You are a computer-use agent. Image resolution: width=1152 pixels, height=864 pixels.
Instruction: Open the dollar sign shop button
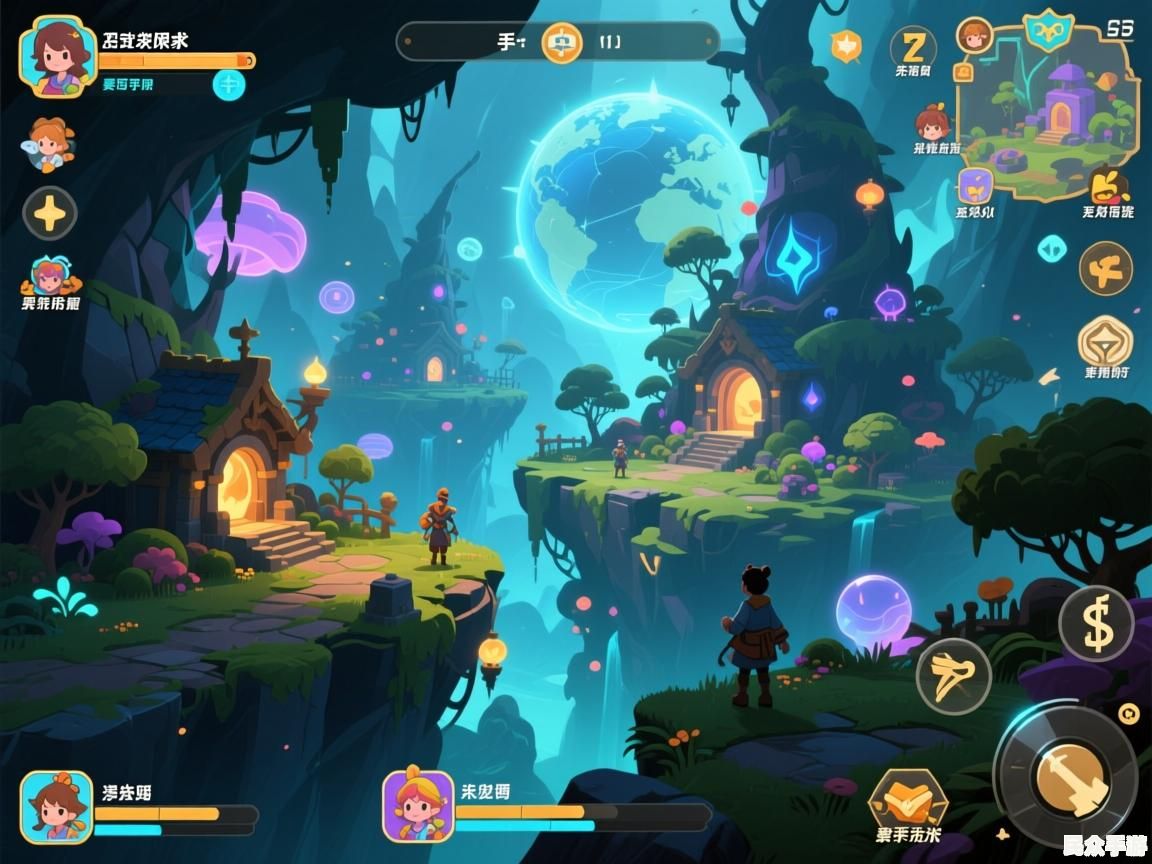point(1097,623)
